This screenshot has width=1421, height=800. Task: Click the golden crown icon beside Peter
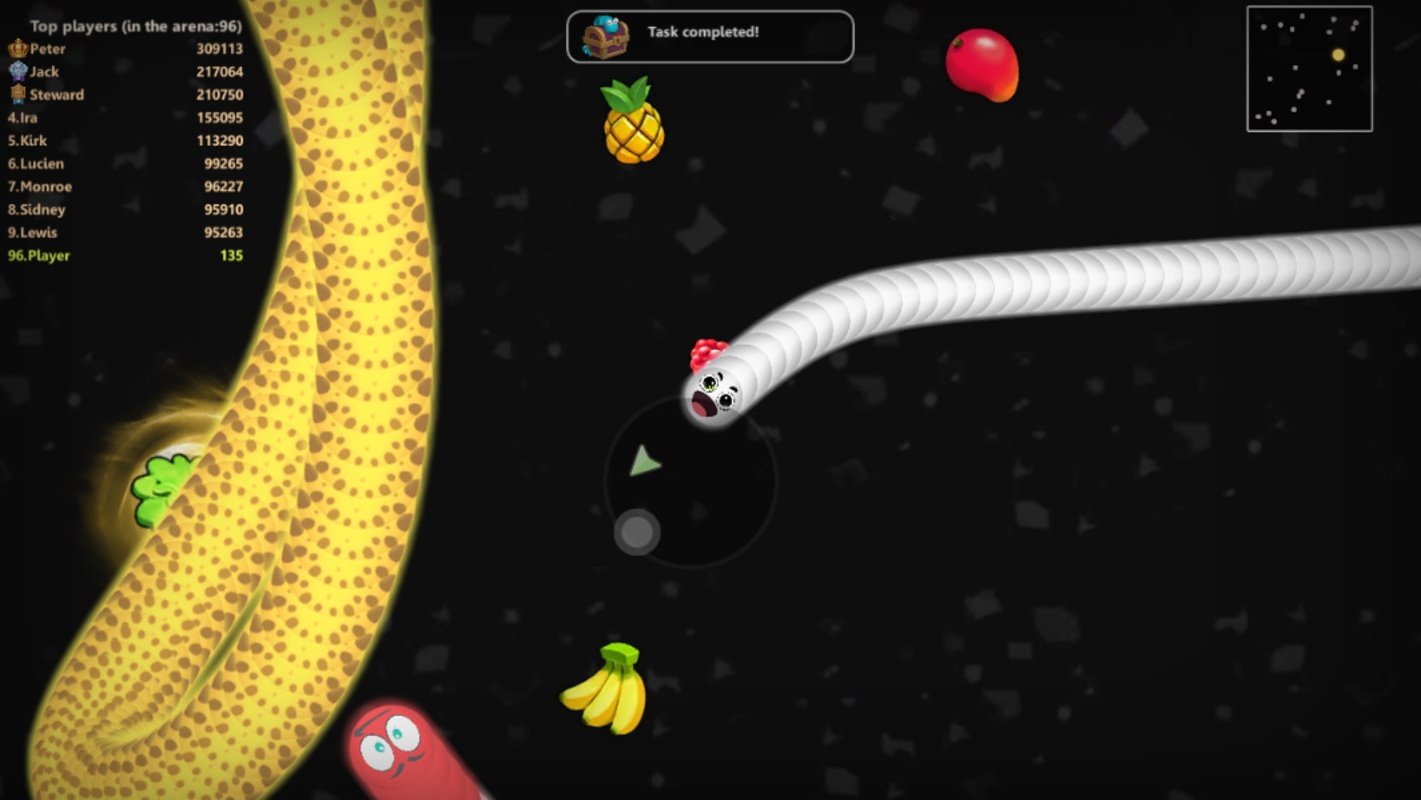(x=20, y=48)
